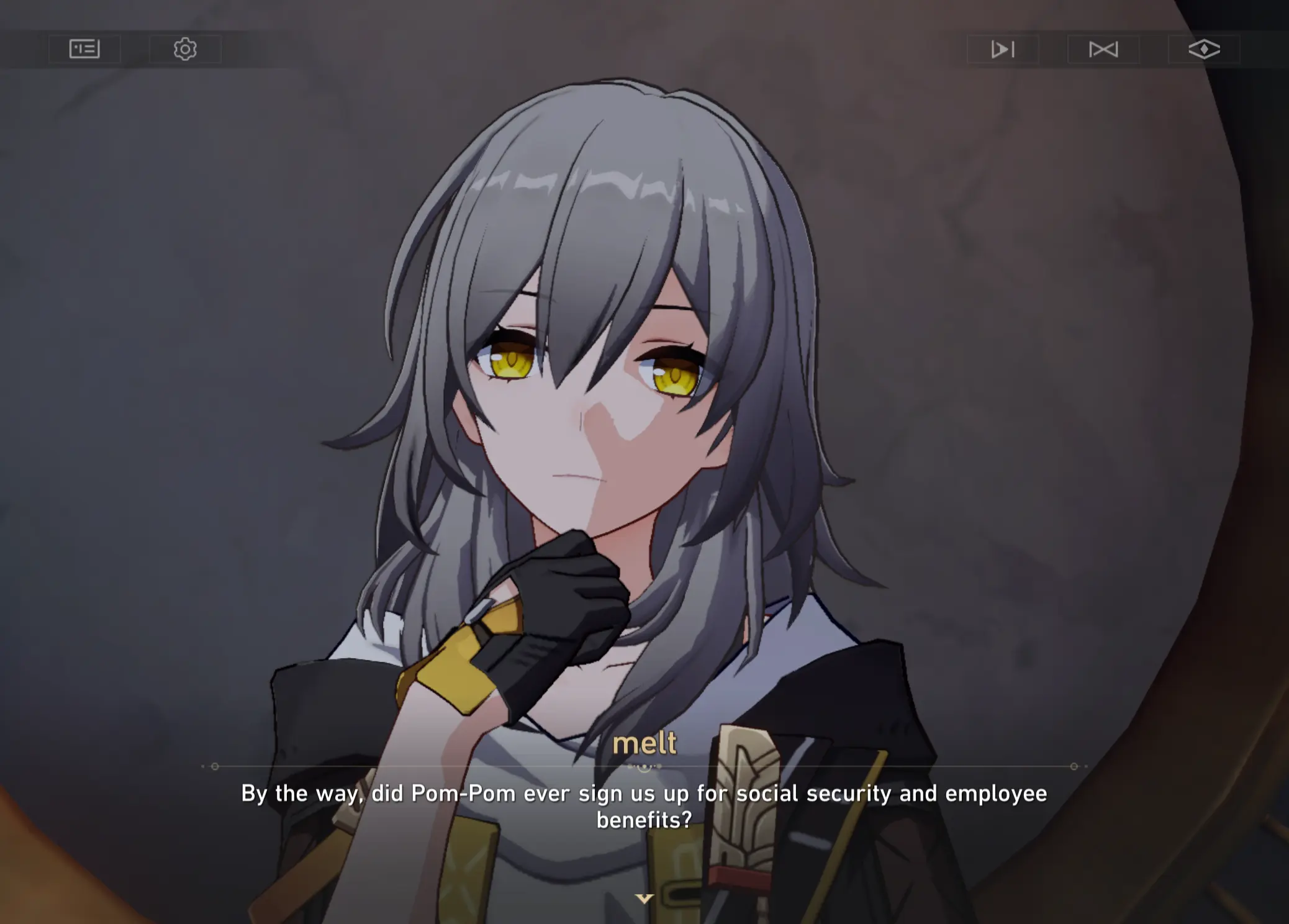Viewport: 1289px width, 924px height.
Task: Hide the dialogue interface
Action: tap(1204, 49)
